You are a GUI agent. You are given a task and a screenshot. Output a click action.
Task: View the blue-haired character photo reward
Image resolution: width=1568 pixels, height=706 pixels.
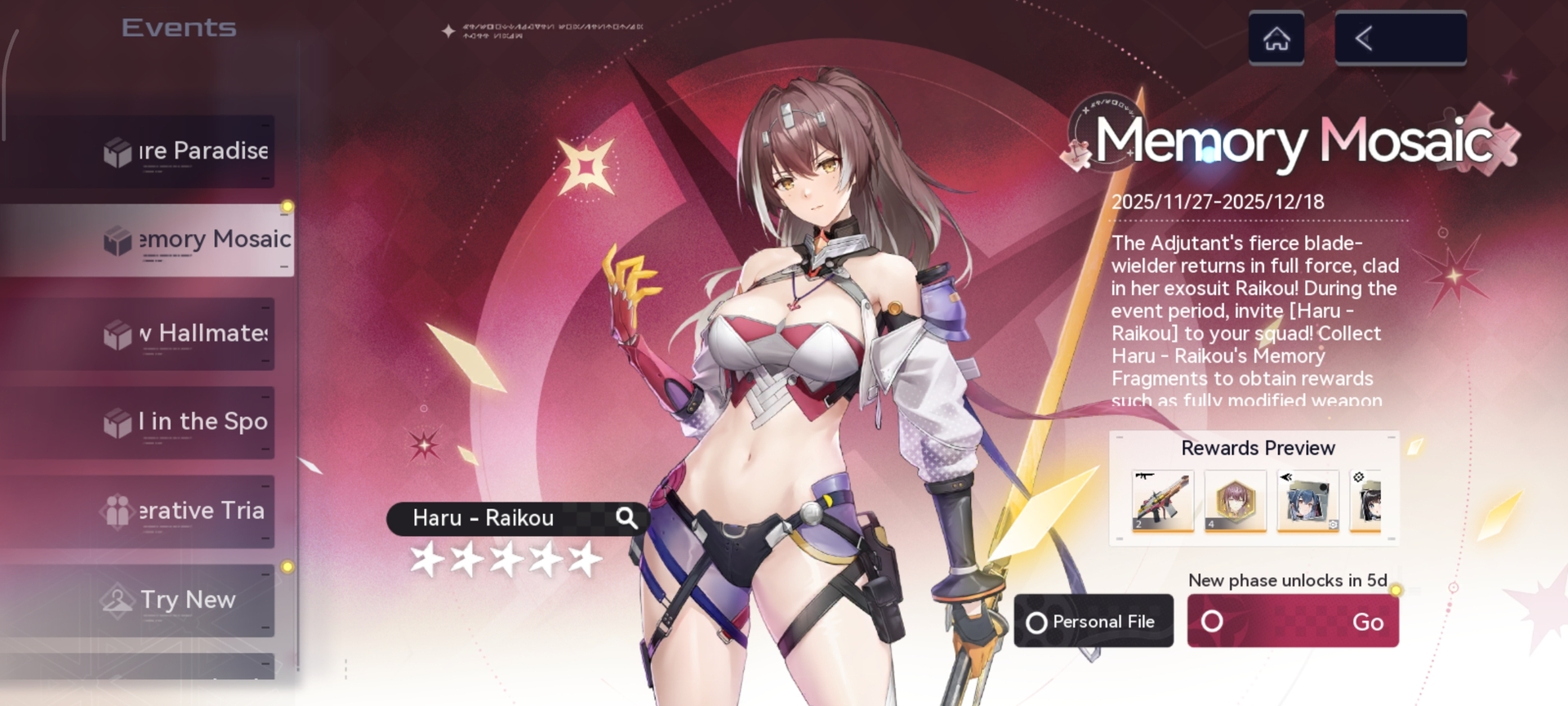pyautogui.click(x=1307, y=501)
